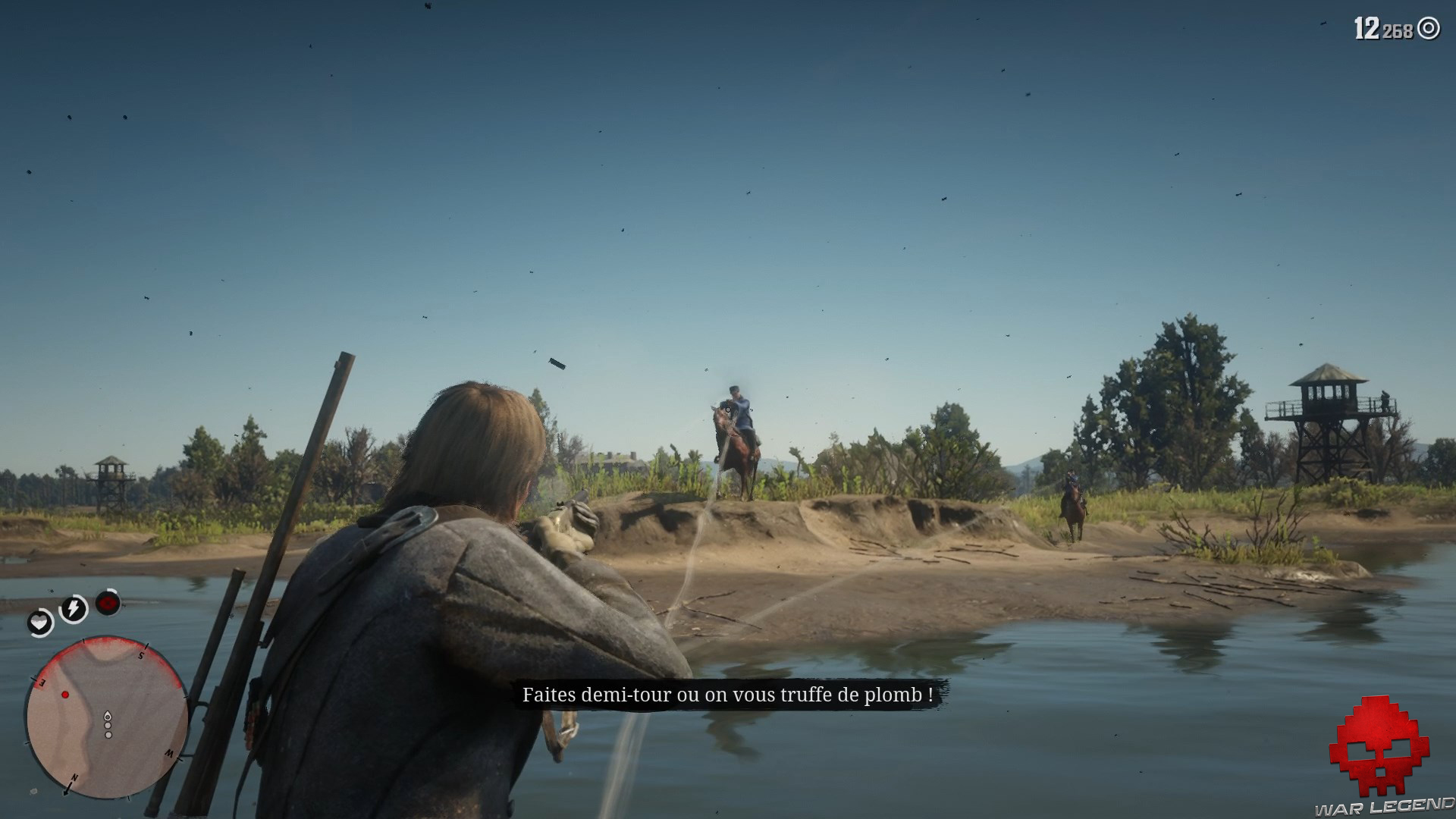The height and width of the screenshot is (819, 1456).
Task: Click the S compass marker on the minimap
Action: click(140, 654)
